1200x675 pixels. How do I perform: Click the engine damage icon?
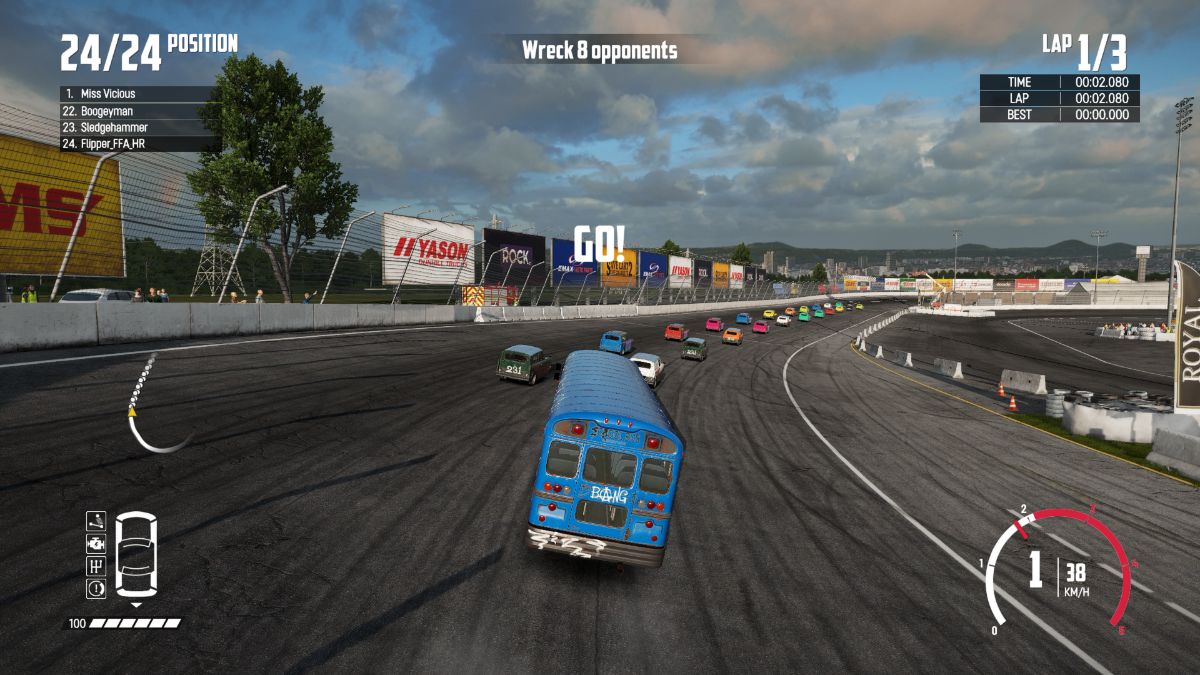96,543
